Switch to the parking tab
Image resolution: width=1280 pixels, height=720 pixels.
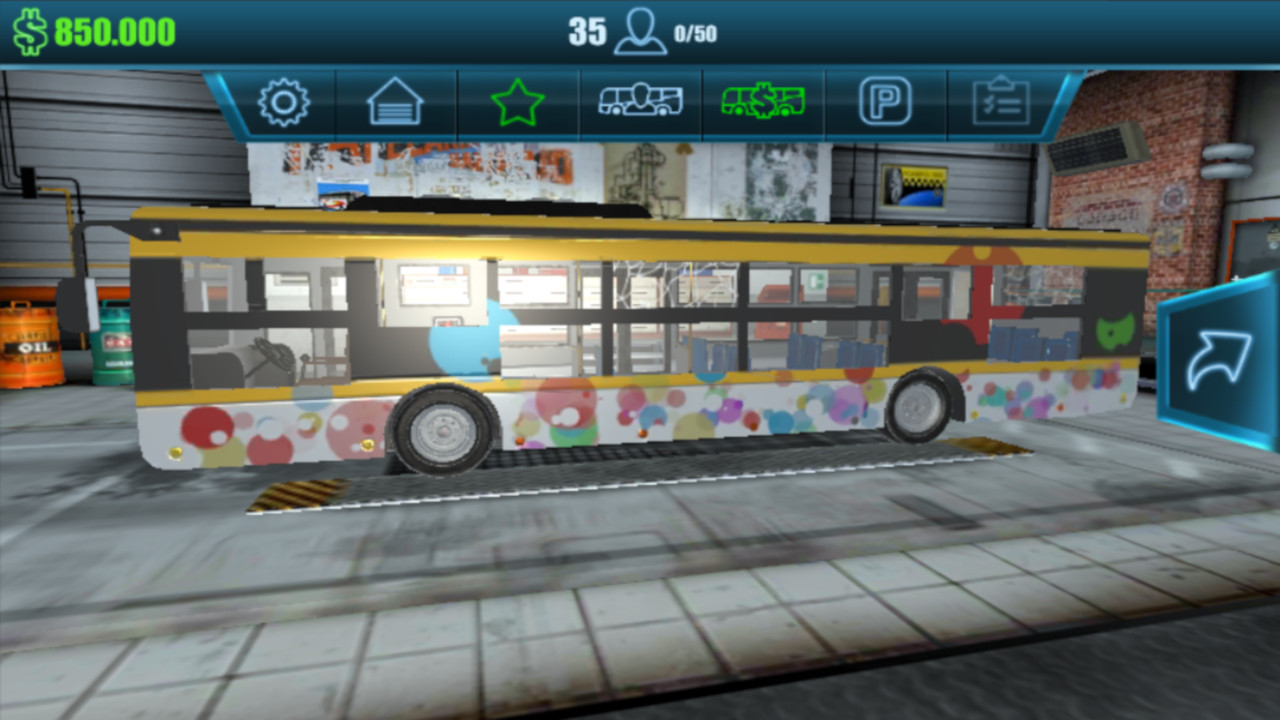pos(884,101)
